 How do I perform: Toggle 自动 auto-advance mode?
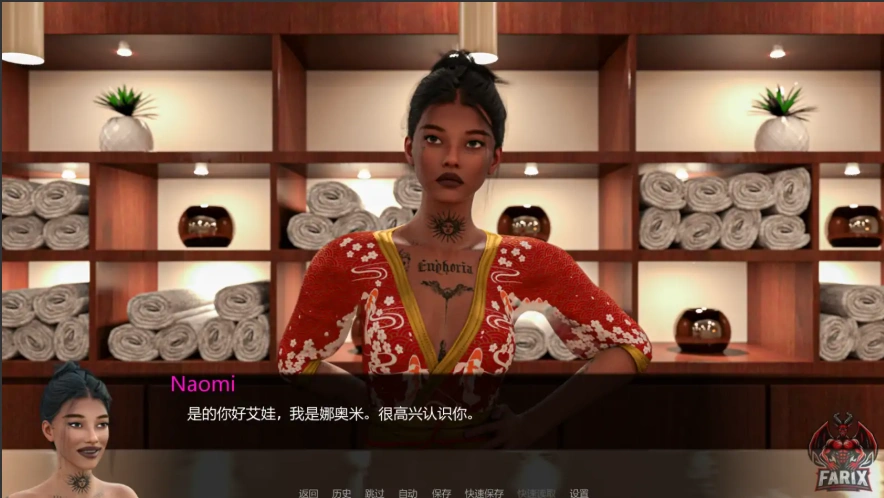(407, 492)
